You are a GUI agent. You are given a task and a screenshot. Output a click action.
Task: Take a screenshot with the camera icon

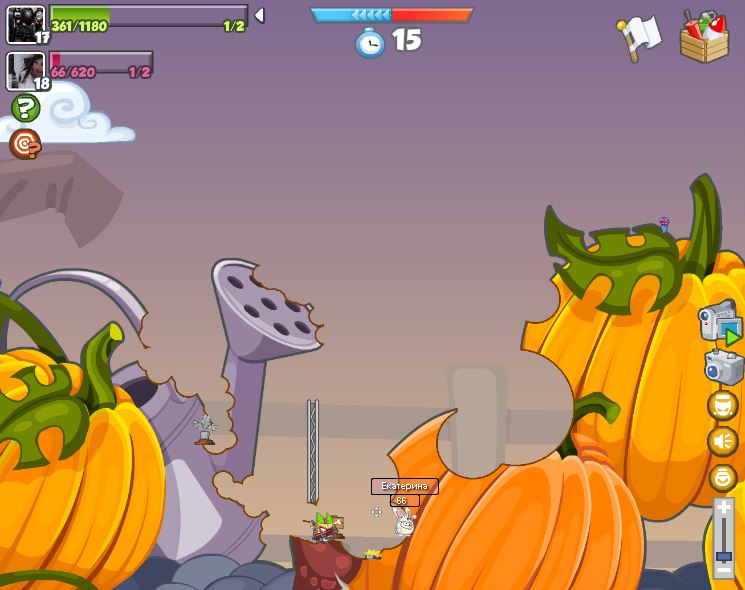[x=723, y=367]
